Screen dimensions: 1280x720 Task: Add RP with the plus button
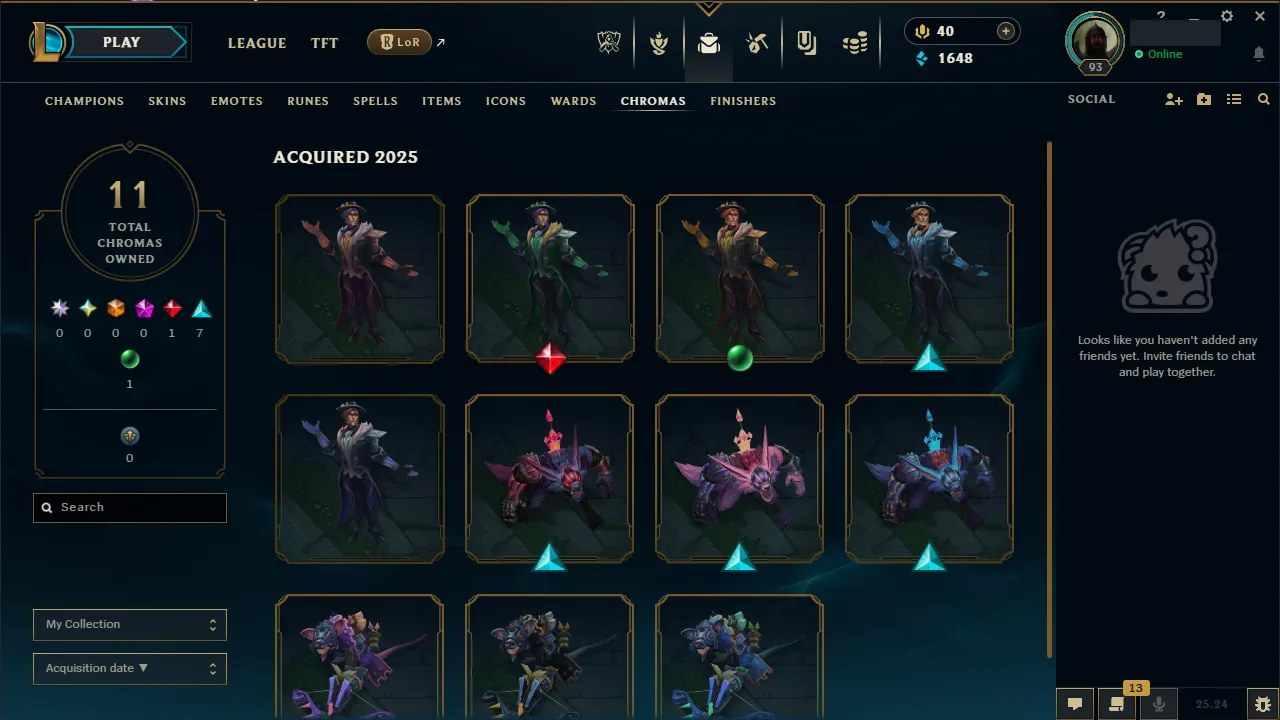point(1003,31)
